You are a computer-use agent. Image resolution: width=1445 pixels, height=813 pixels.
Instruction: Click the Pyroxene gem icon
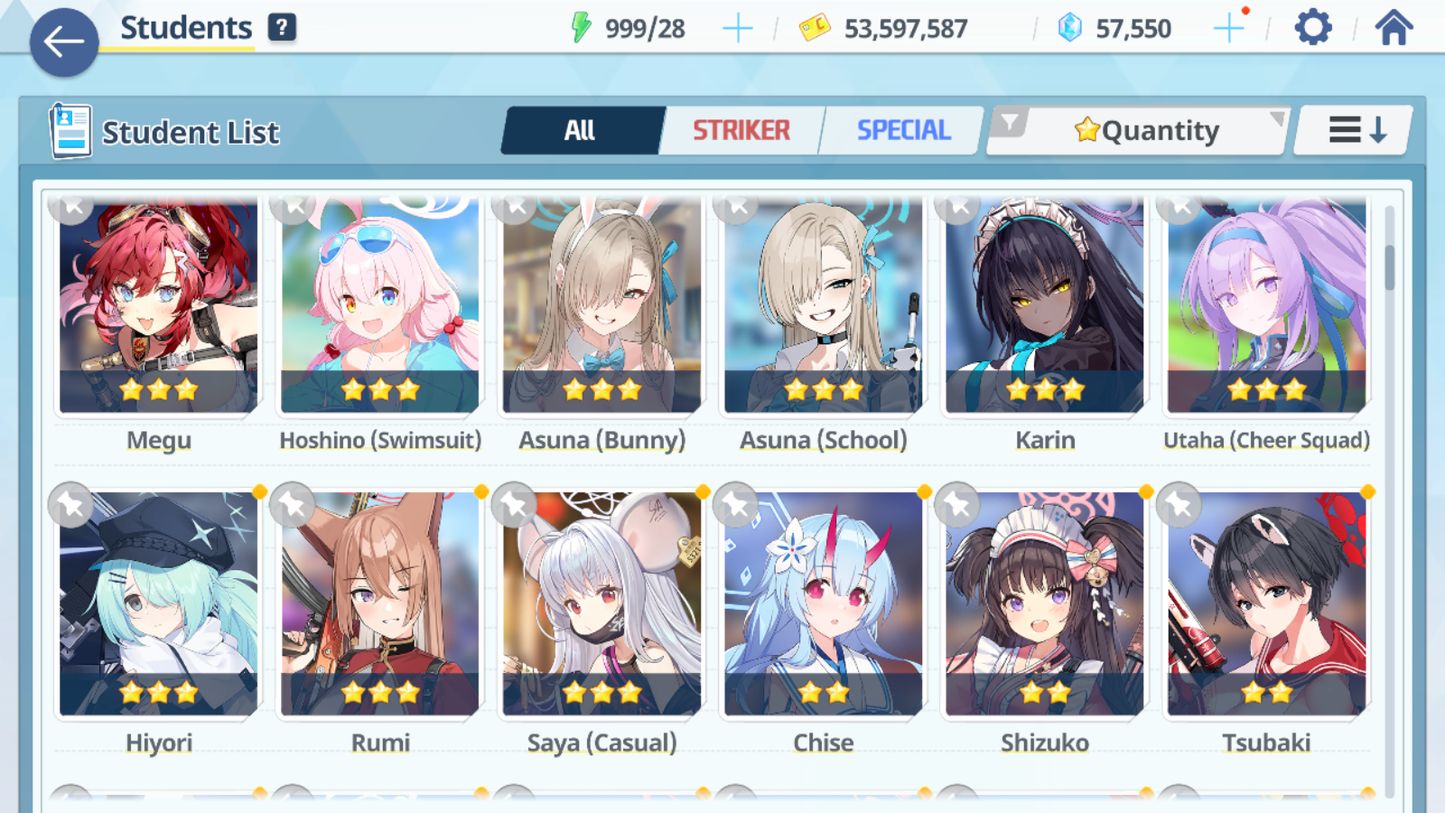pyautogui.click(x=1072, y=28)
